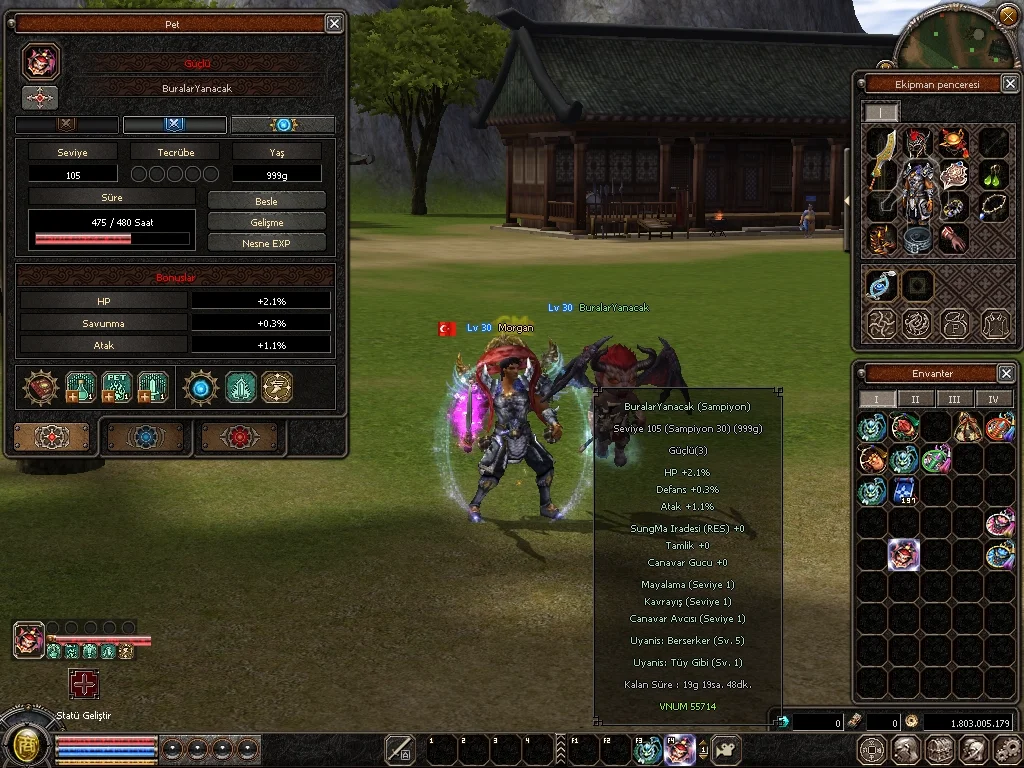Screen dimensions: 1024x768
Task: Open the Gelişme option
Action: (x=266, y=222)
